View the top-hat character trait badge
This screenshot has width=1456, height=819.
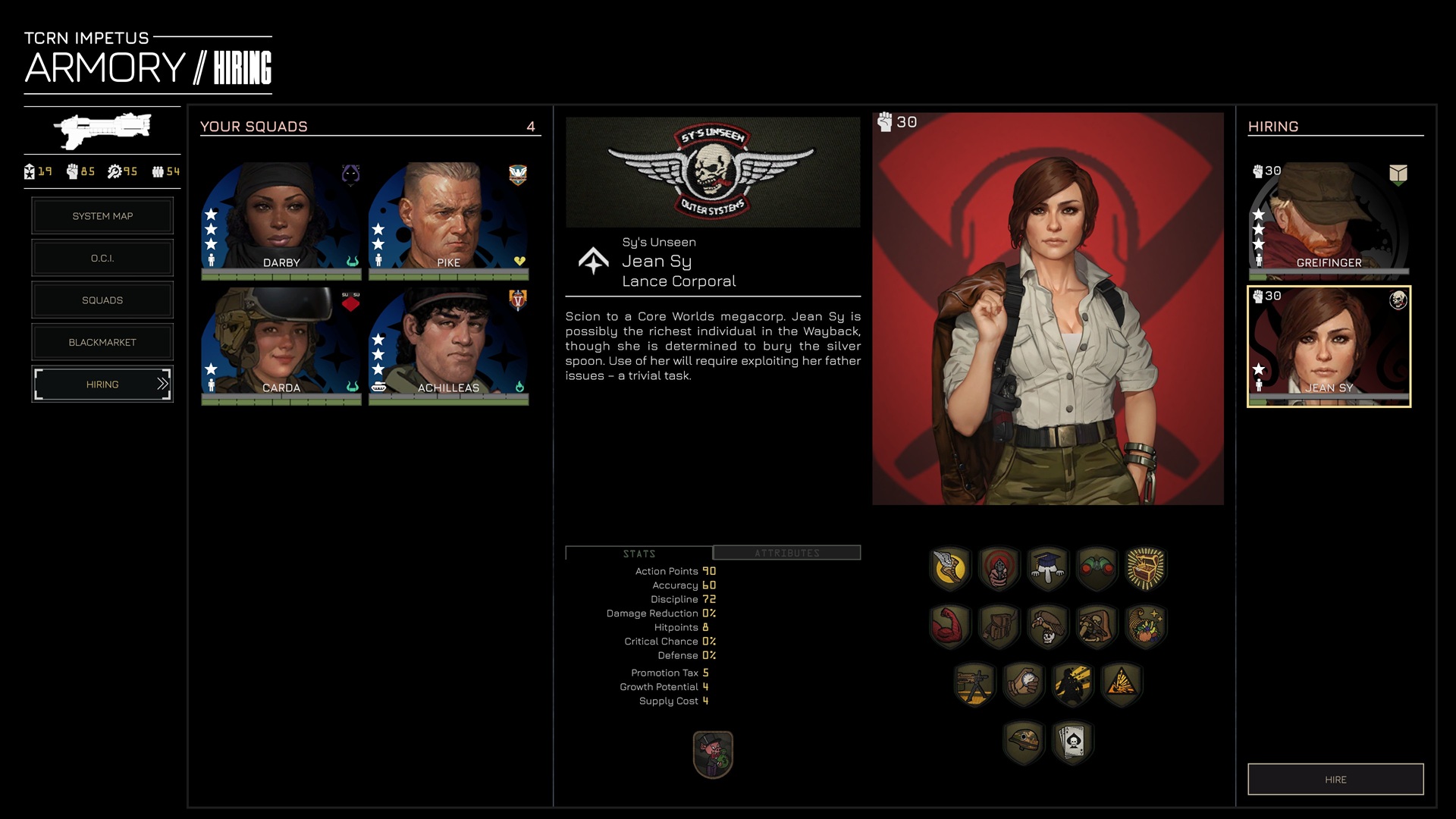[713, 755]
